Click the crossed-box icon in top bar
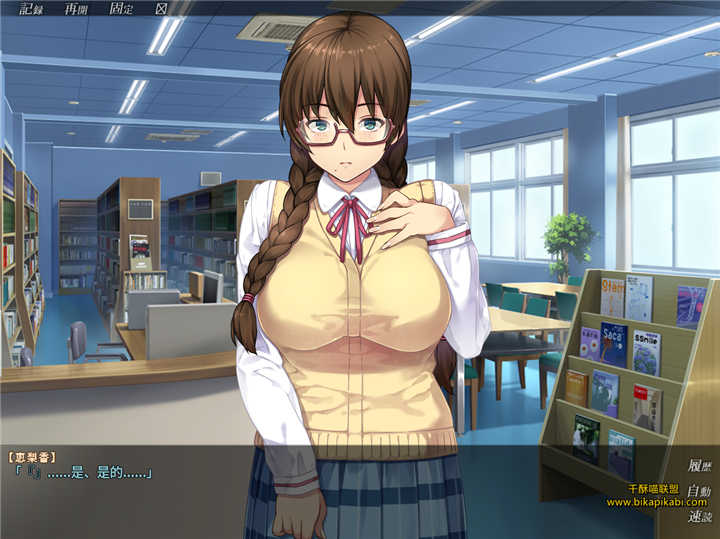Viewport: 720px width, 539px height. point(161,9)
